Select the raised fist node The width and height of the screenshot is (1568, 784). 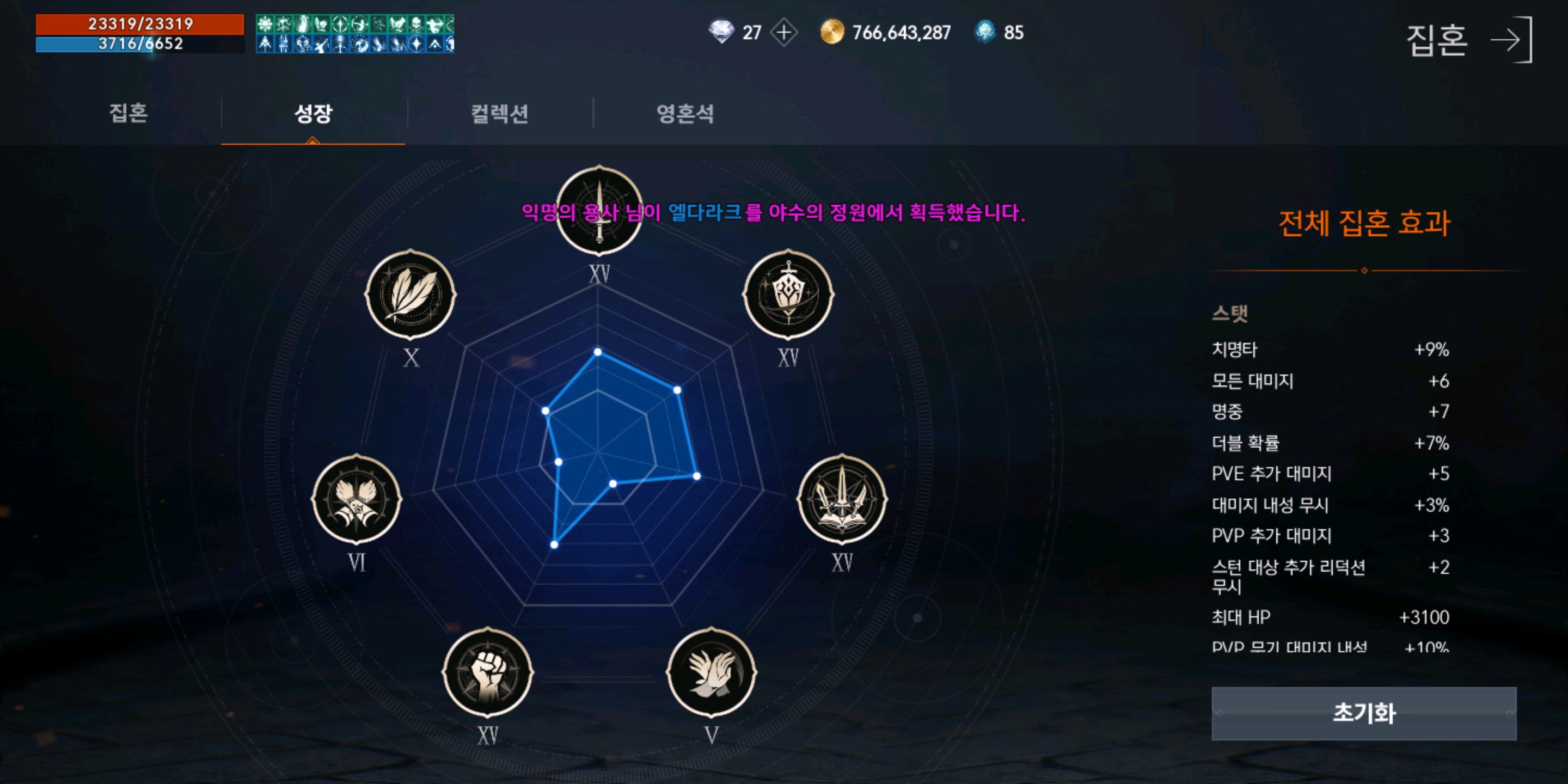tap(488, 672)
